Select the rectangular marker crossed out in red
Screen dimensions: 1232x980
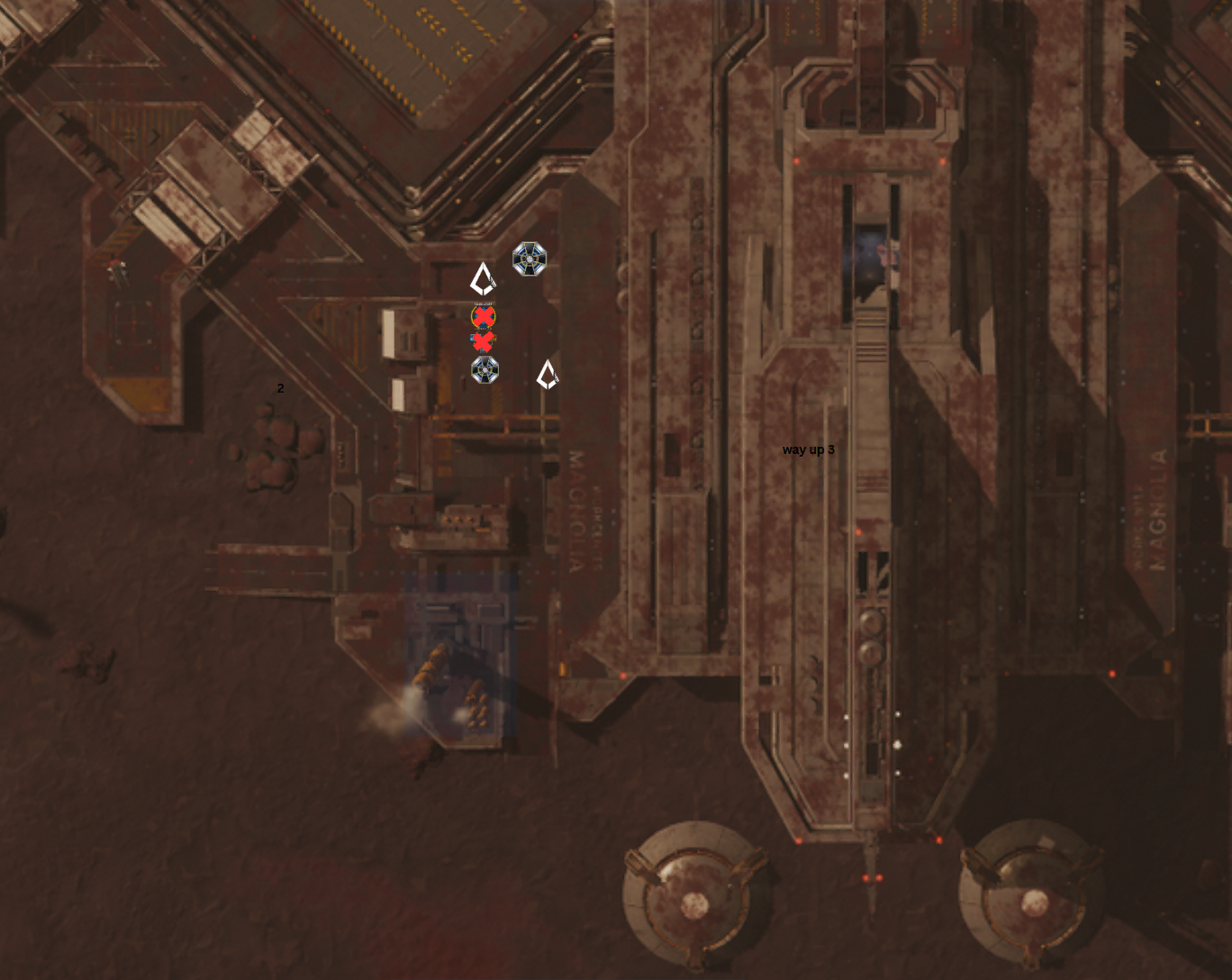click(x=483, y=341)
